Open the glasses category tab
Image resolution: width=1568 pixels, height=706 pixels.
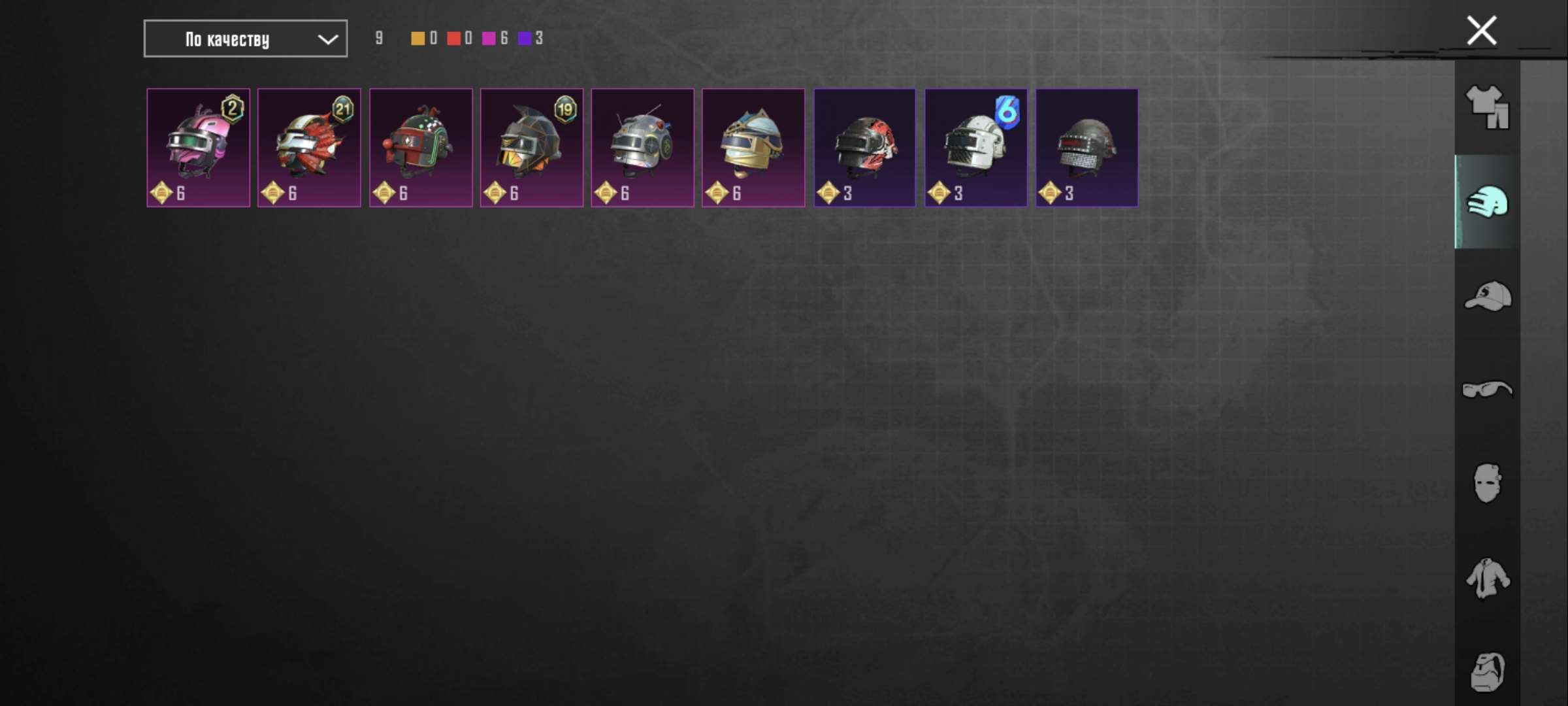[1487, 390]
